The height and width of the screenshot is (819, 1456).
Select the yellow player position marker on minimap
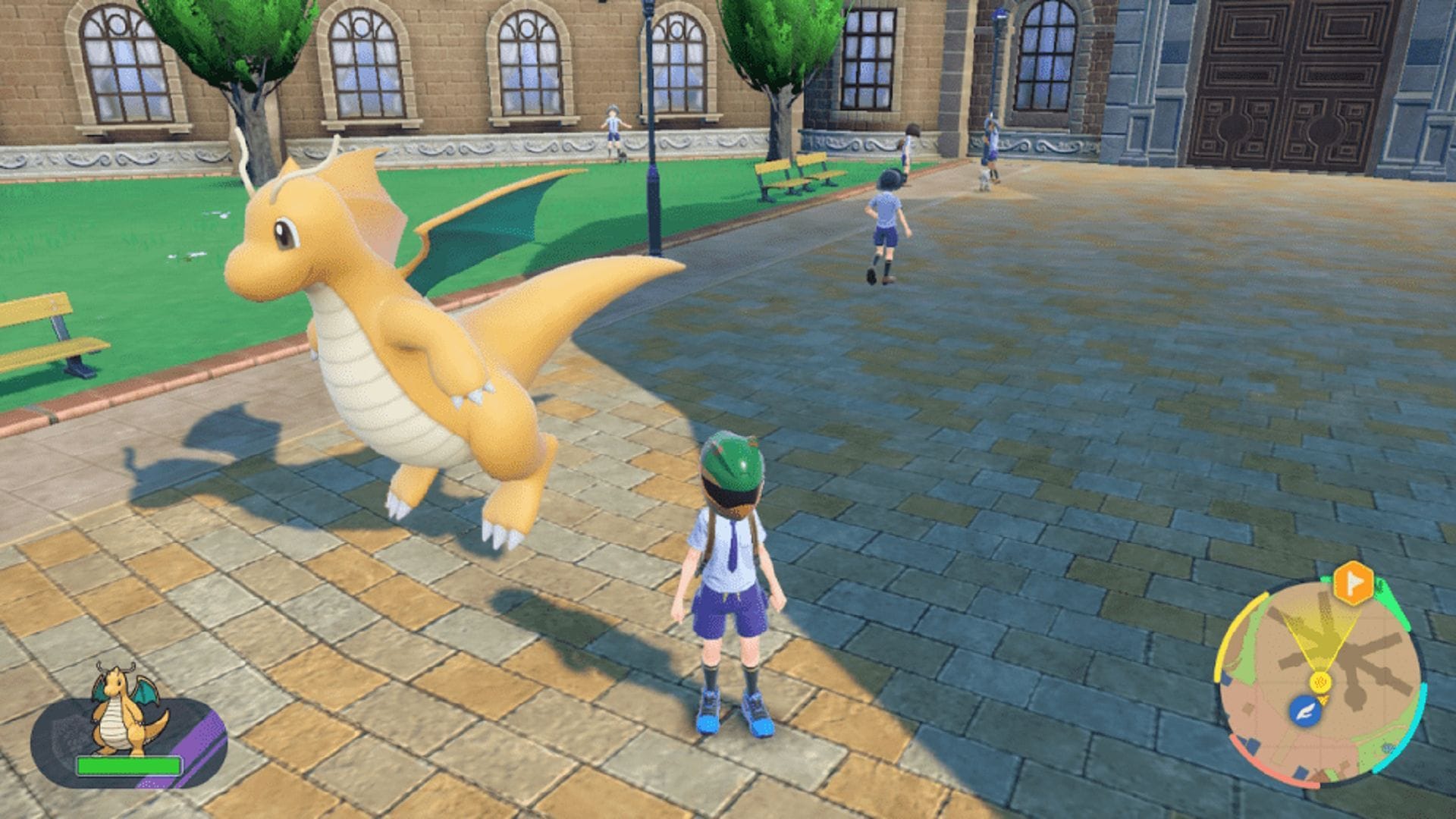tap(1322, 682)
